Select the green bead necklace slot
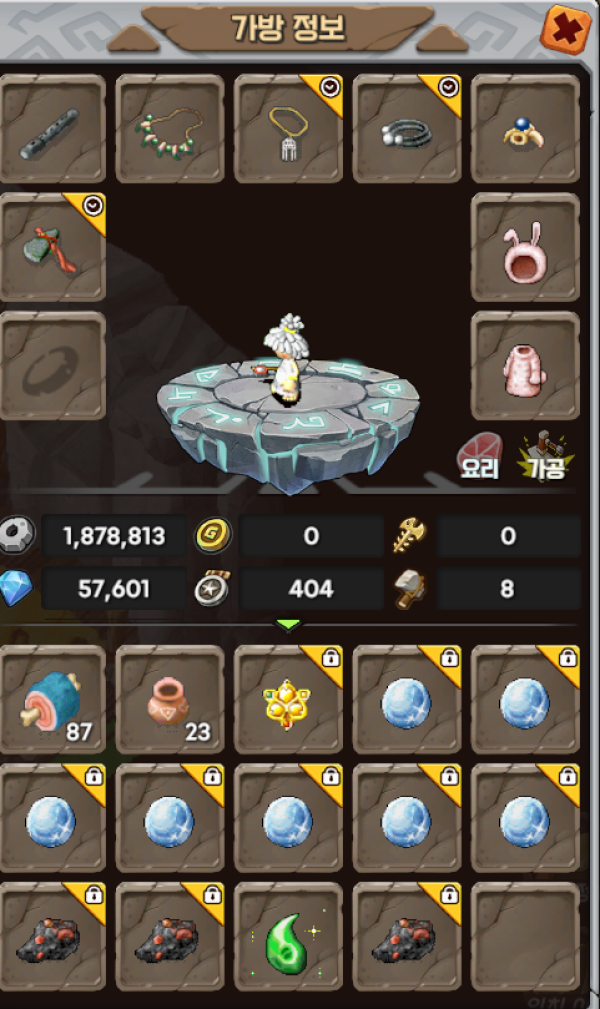600x1009 pixels. tap(170, 128)
